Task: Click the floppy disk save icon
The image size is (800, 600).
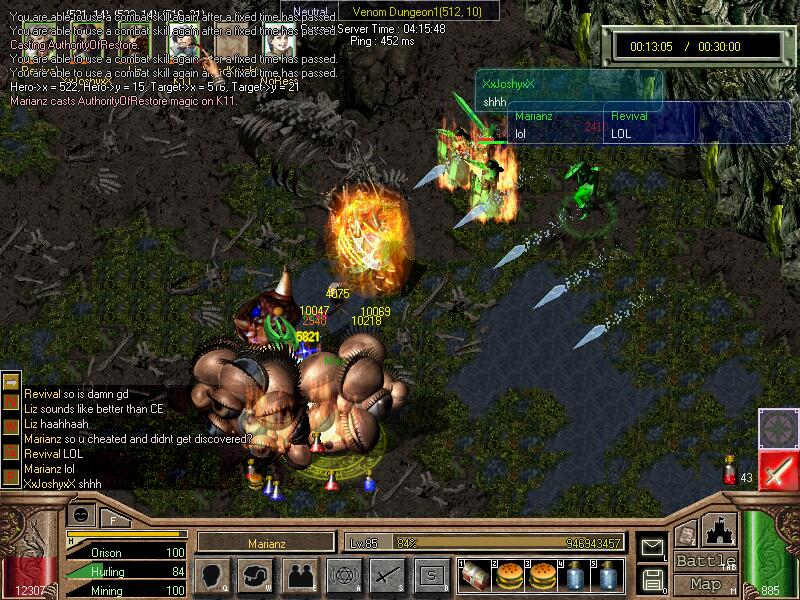Action: (652, 578)
